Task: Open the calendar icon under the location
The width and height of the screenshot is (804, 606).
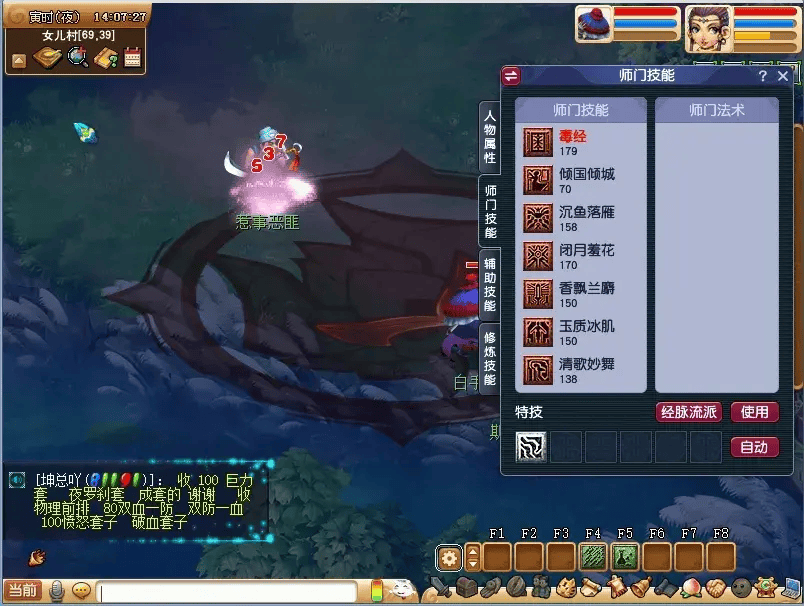Action: click(132, 59)
